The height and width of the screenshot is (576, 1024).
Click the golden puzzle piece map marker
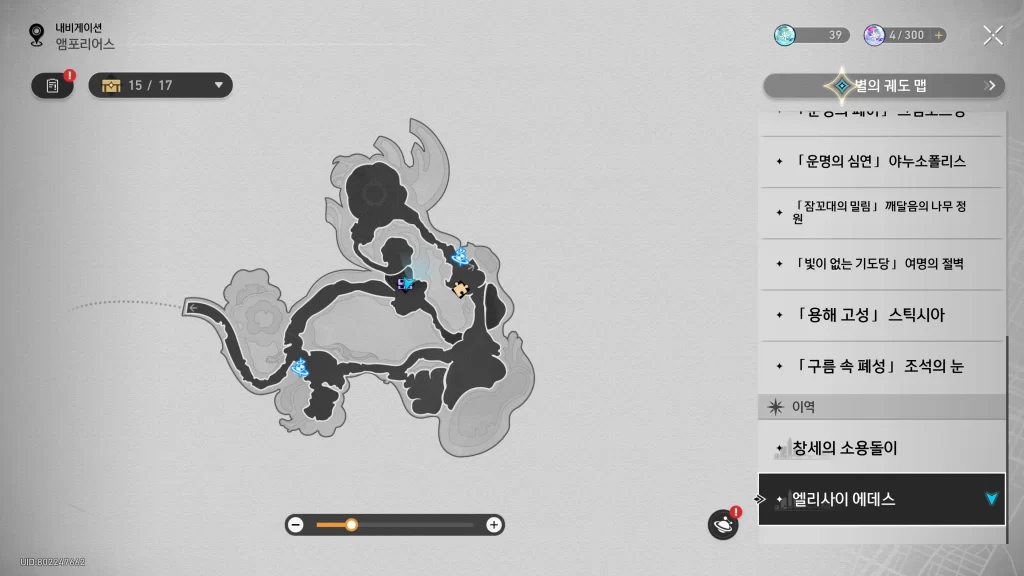[x=459, y=289]
